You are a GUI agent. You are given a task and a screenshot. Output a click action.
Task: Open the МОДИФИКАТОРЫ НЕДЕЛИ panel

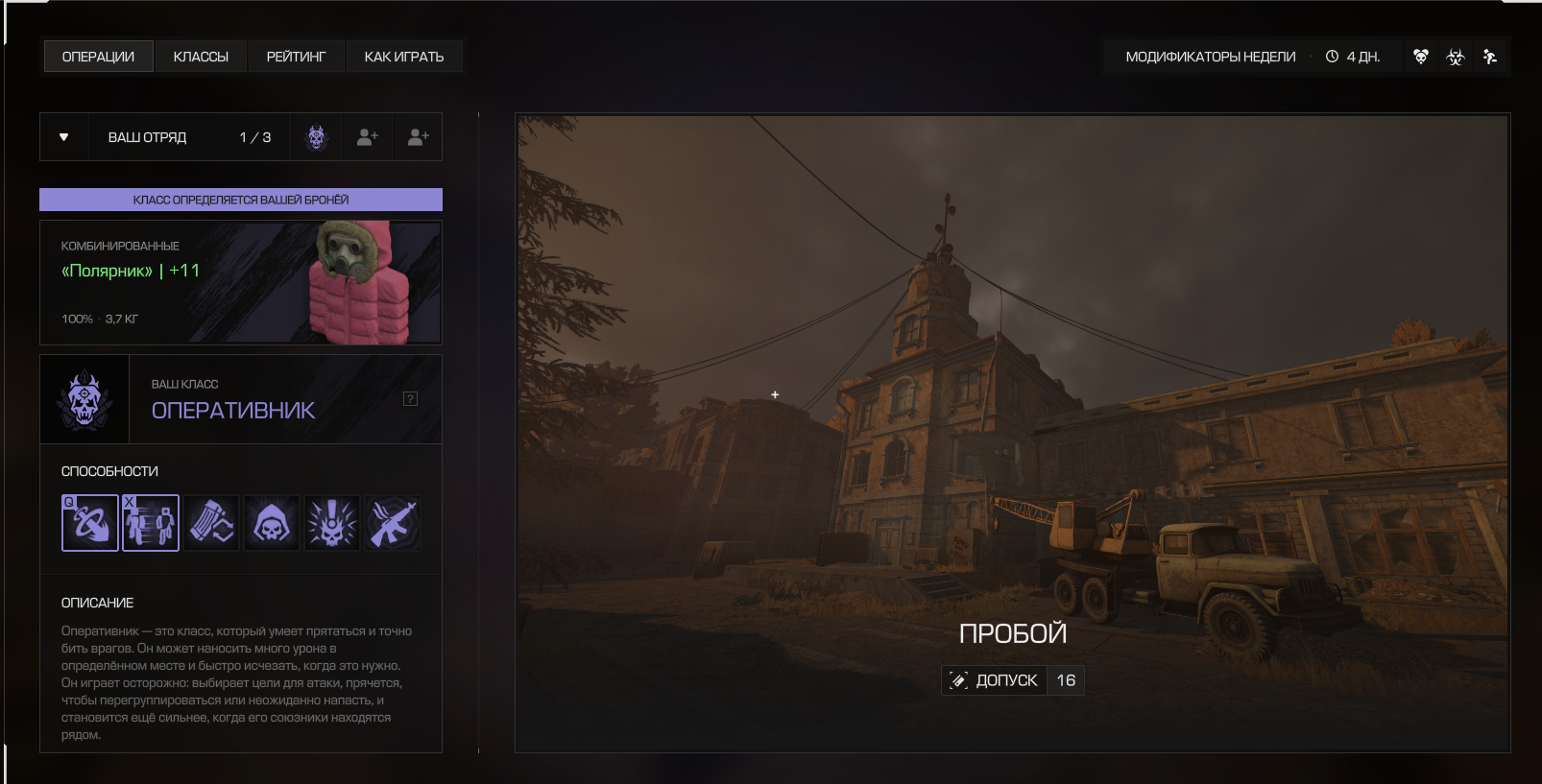[1210, 57]
